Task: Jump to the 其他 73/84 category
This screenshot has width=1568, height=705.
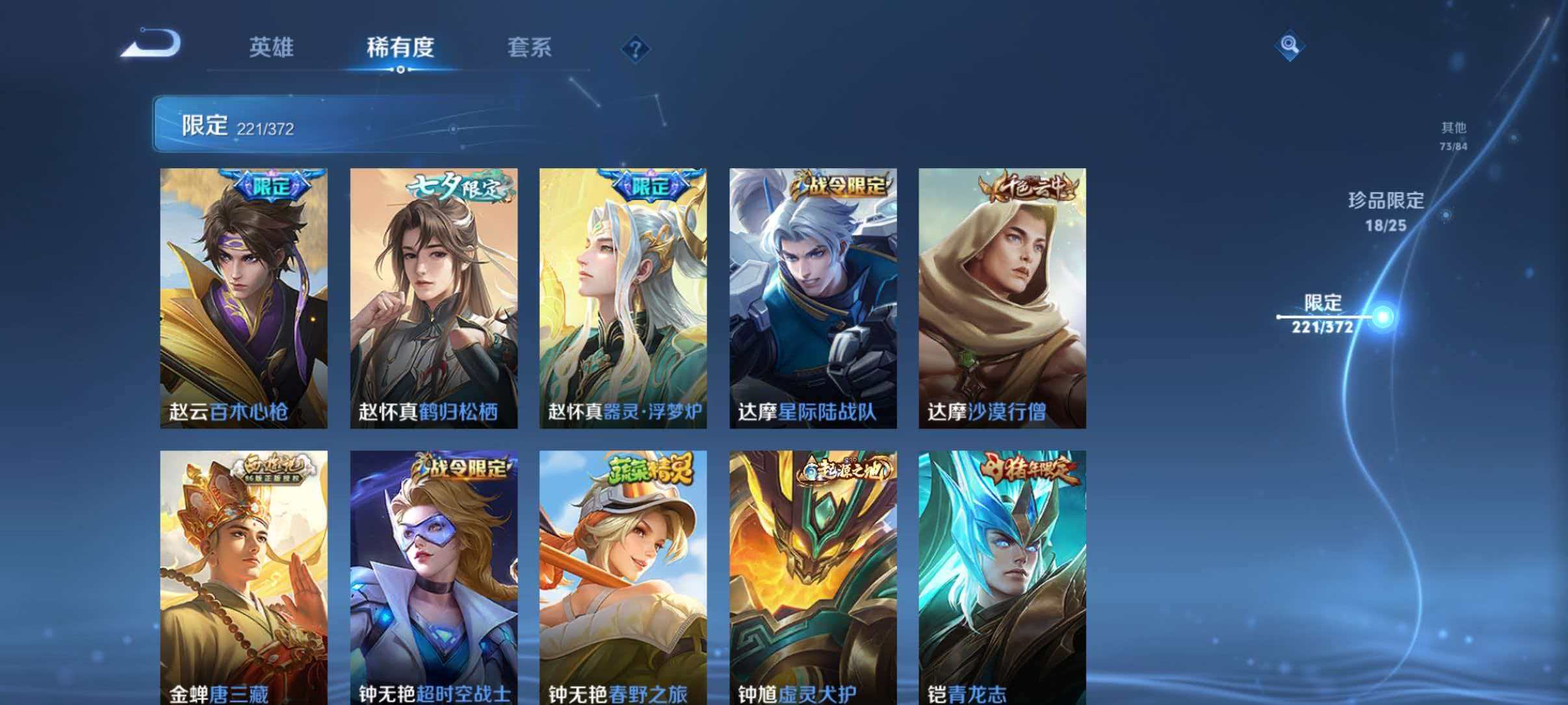Action: click(1454, 135)
